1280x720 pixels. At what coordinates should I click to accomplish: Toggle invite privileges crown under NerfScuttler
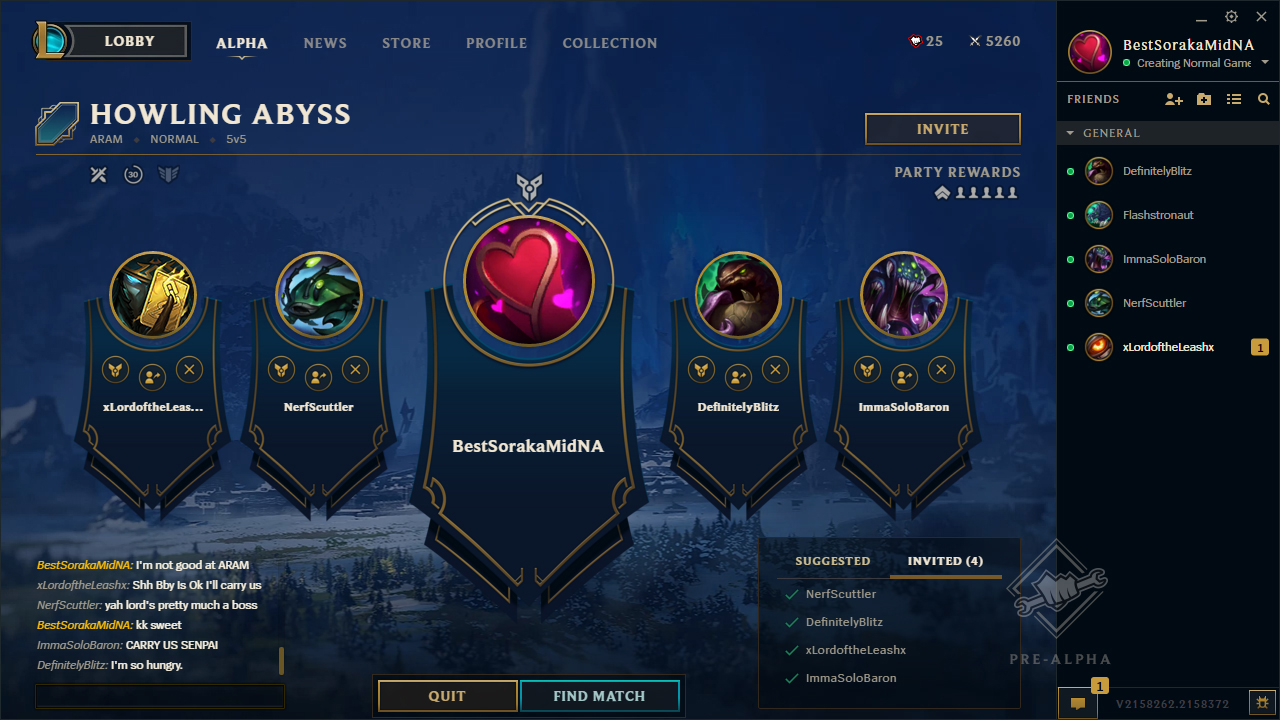281,369
